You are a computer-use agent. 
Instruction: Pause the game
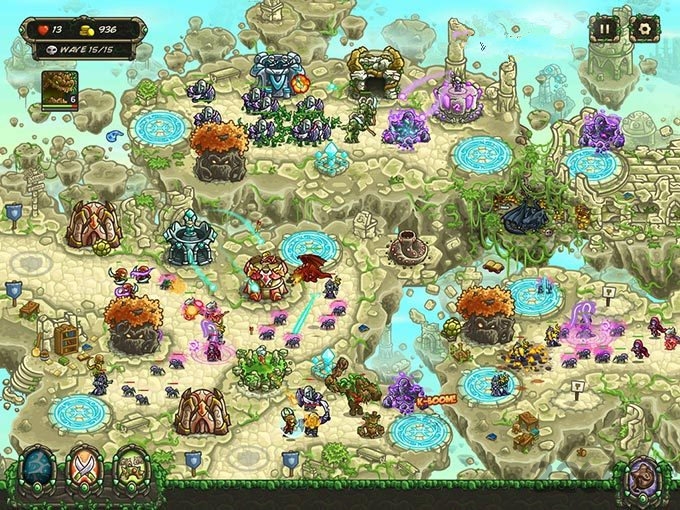604,29
